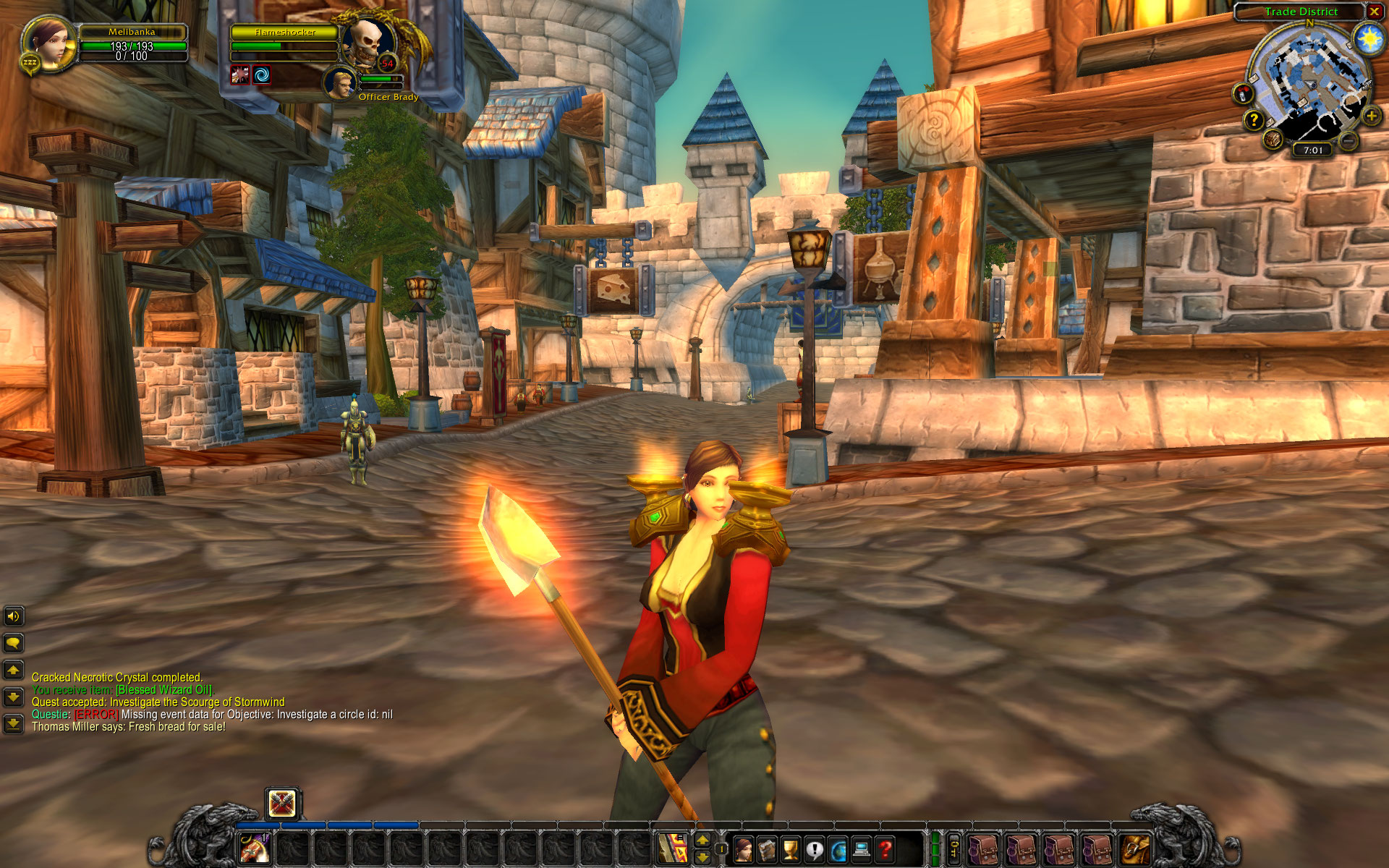
Task: Use the first action bar ability slot
Action: (x=255, y=848)
